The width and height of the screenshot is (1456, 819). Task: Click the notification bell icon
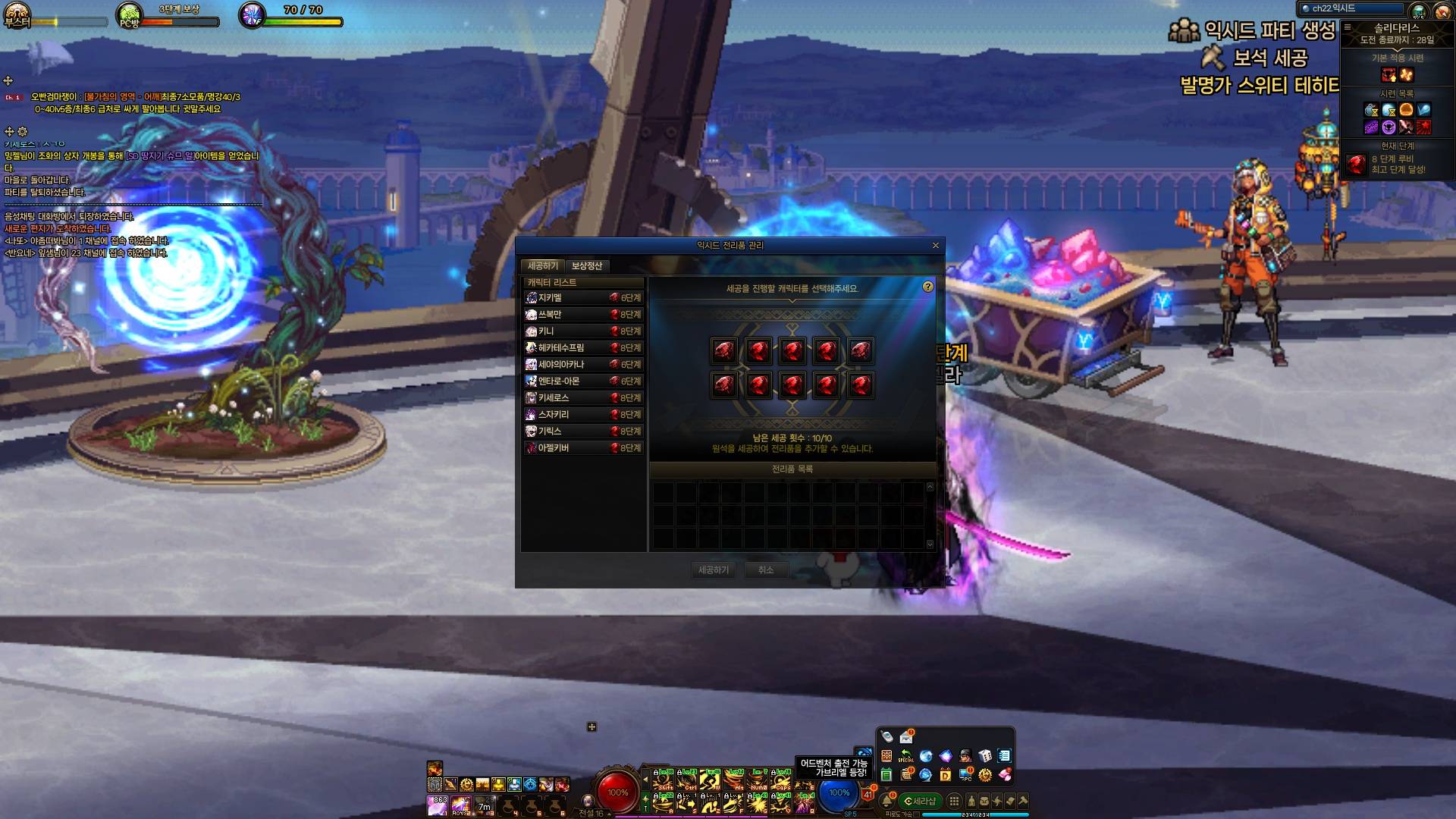[886, 801]
